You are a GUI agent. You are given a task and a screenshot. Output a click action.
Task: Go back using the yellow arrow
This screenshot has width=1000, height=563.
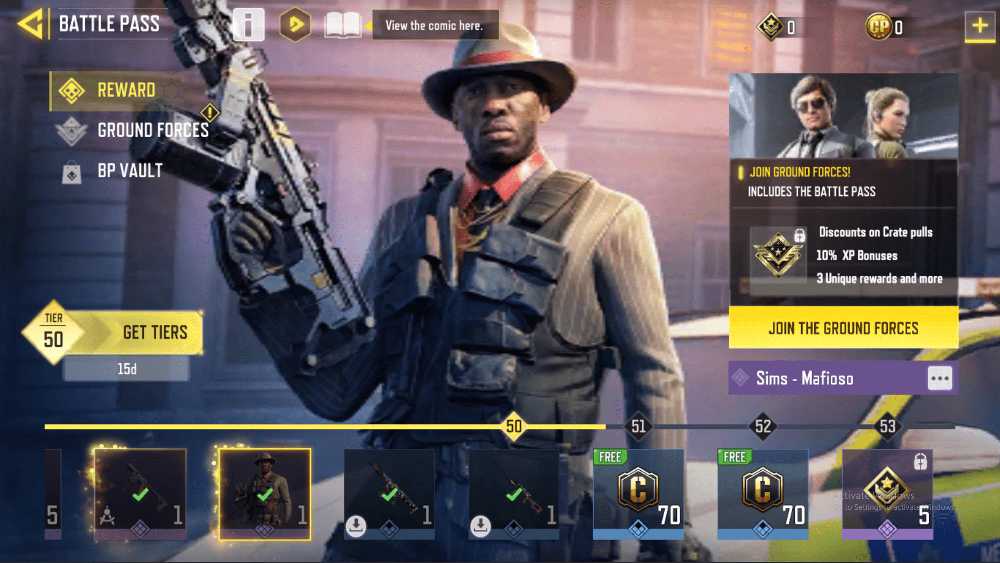tap(30, 24)
